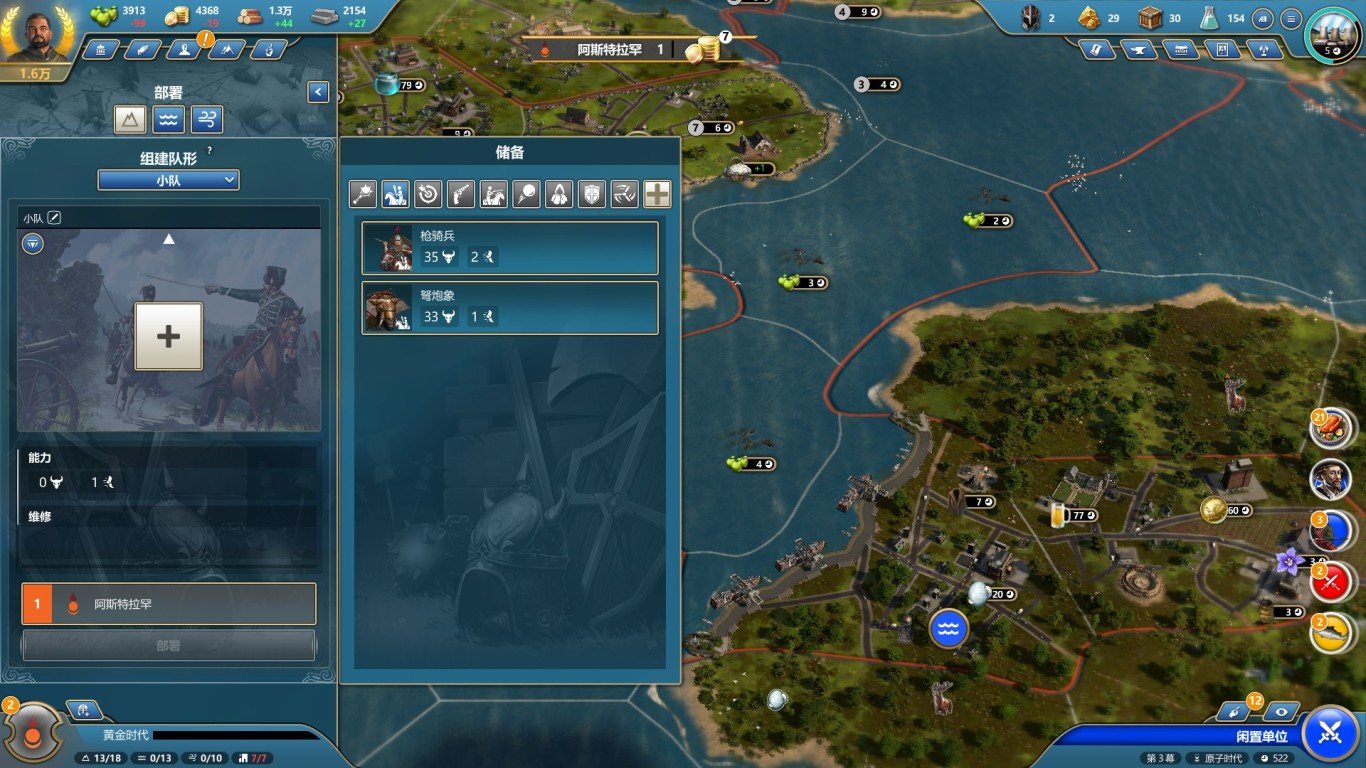
Task: Switch to the naval deployment waves tab
Action: point(168,120)
